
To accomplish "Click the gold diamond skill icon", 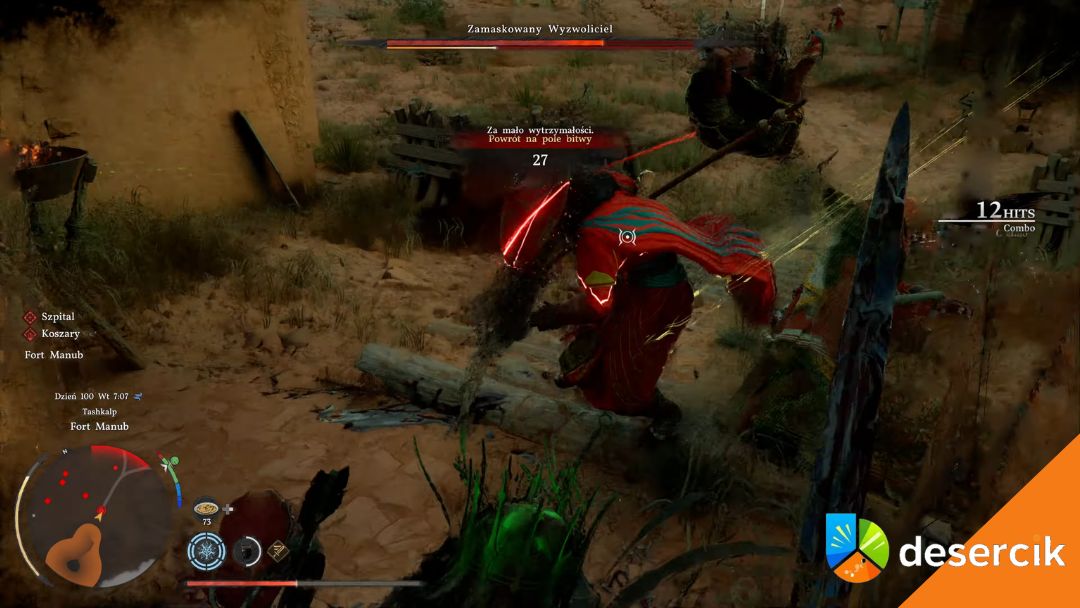I will [279, 549].
